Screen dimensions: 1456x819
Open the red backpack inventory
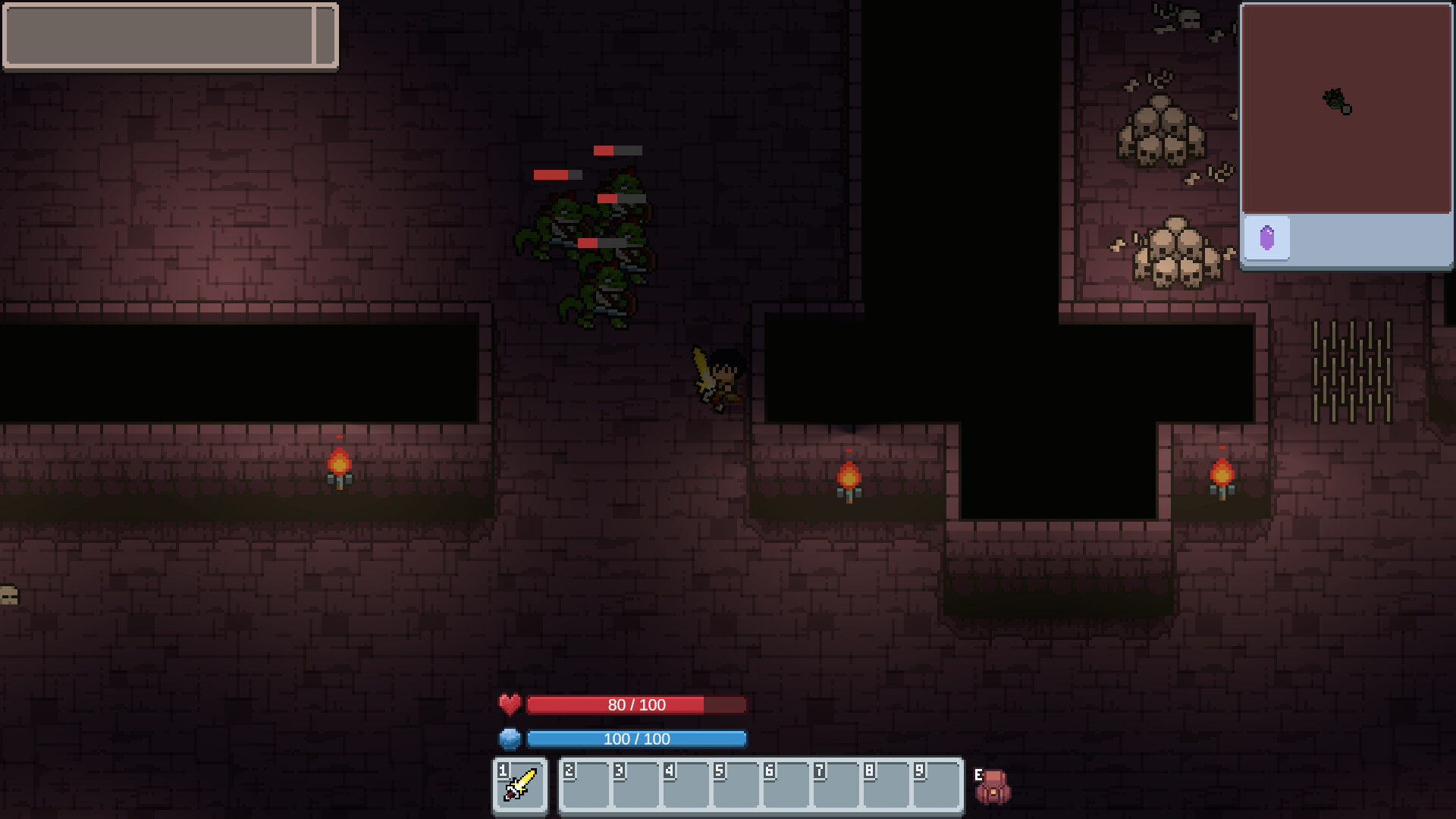[993, 787]
